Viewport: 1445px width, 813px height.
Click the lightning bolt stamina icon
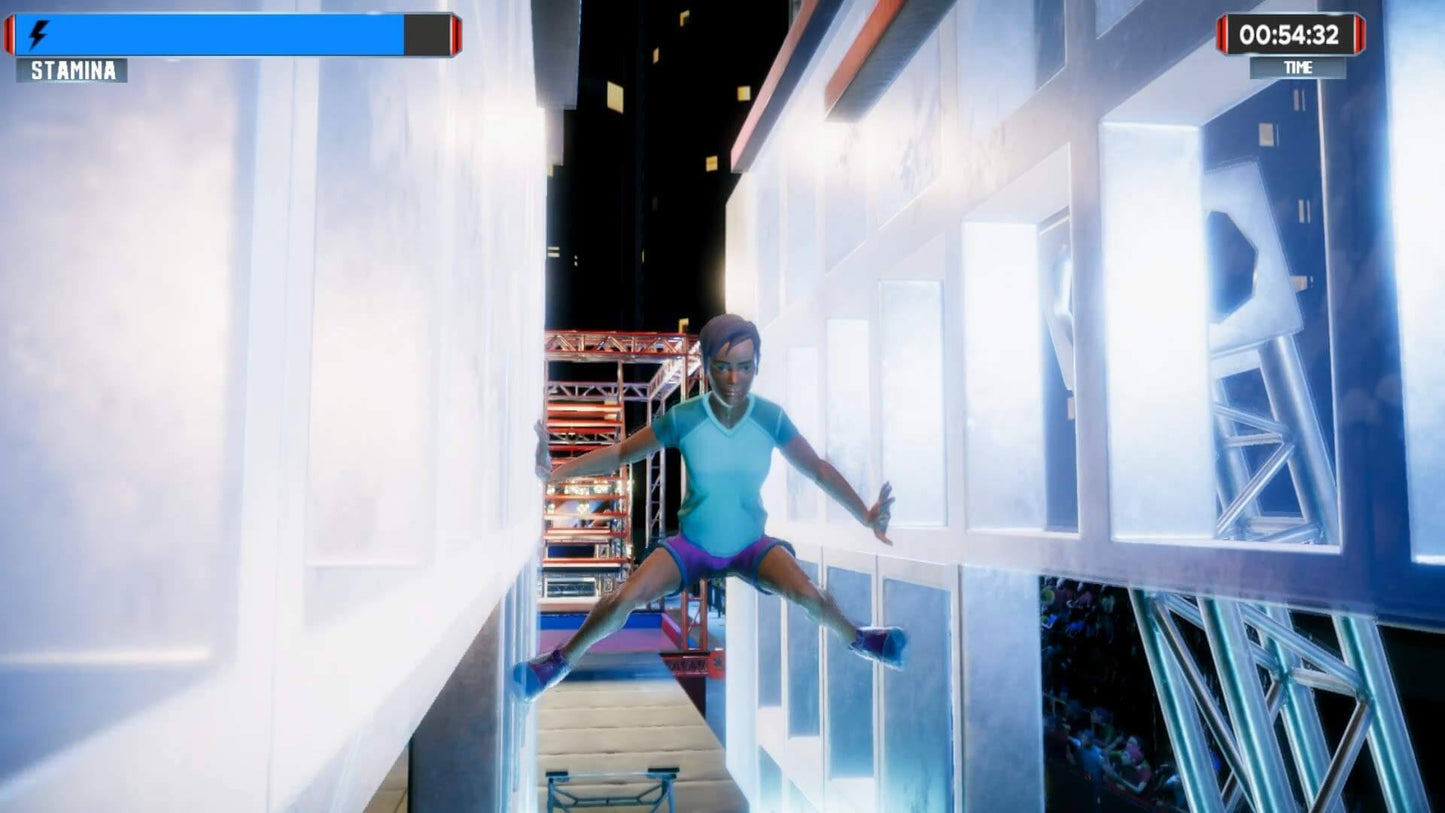(x=37, y=32)
